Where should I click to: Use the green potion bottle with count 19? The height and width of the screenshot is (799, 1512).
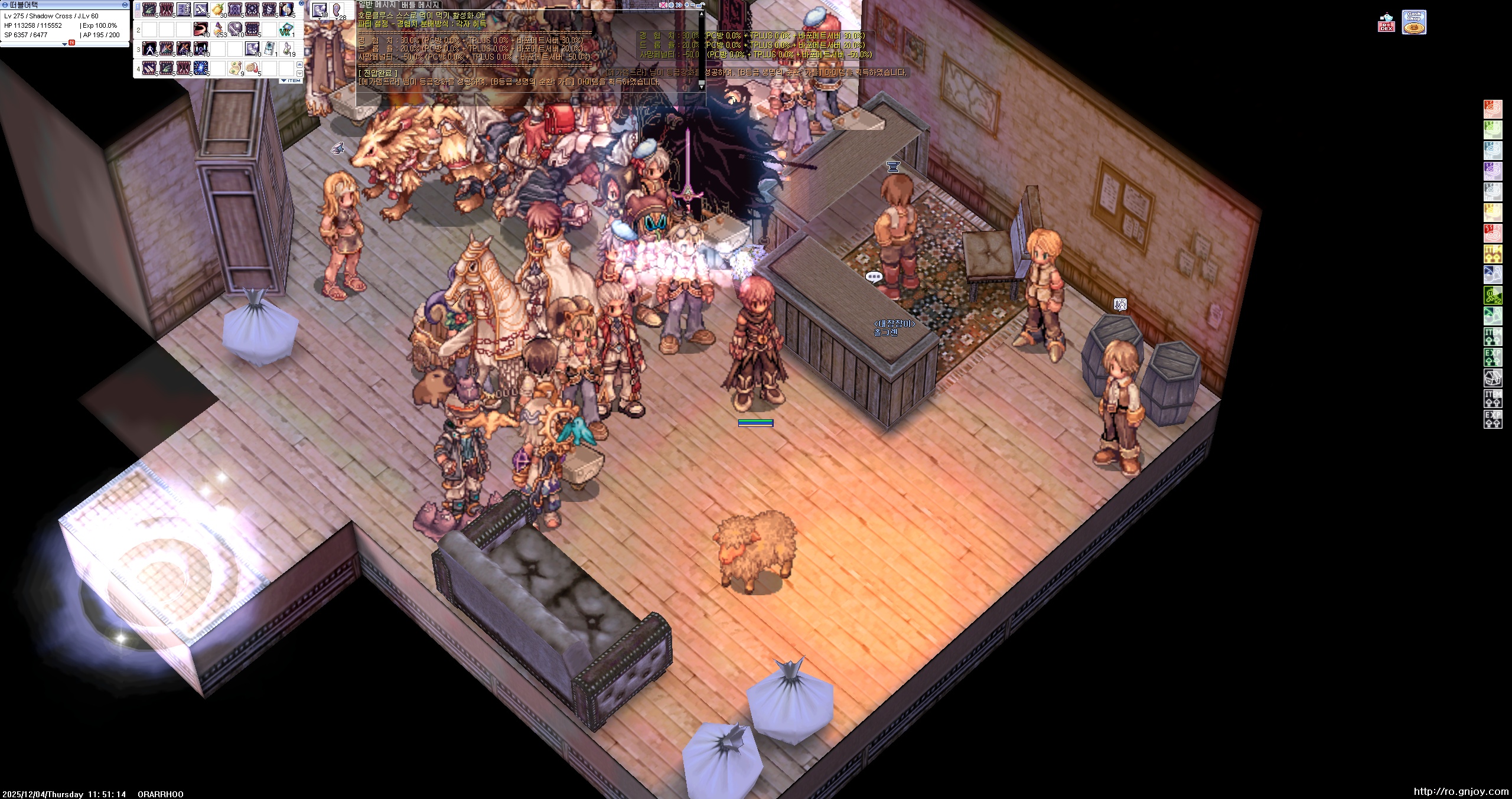[x=287, y=48]
